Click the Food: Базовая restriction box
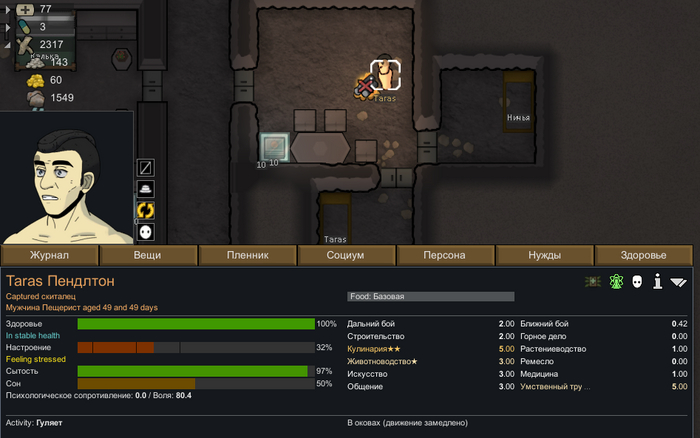The image size is (700, 438). point(430,296)
